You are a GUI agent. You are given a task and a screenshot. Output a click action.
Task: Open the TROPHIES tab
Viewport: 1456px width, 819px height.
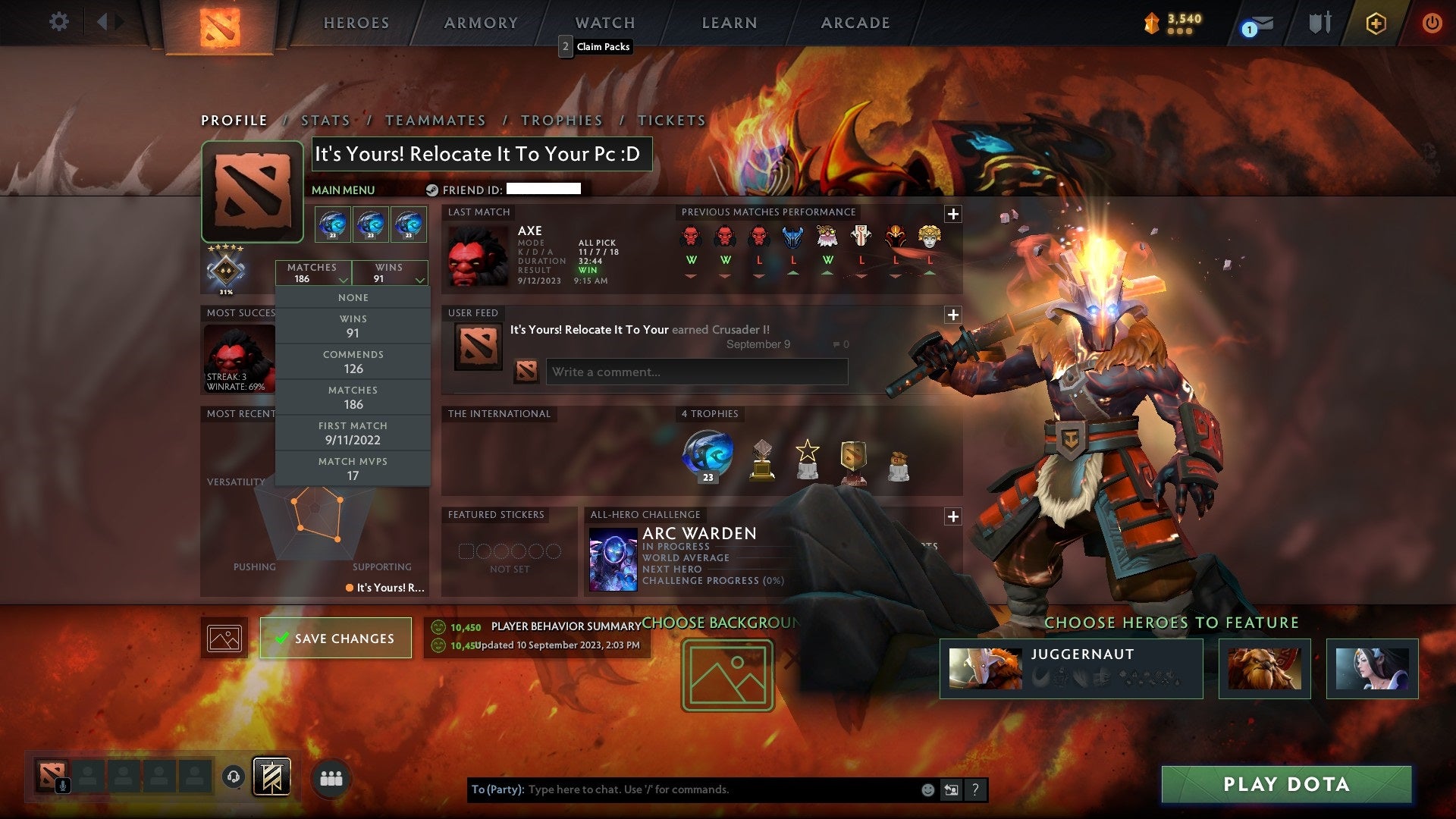(562, 121)
